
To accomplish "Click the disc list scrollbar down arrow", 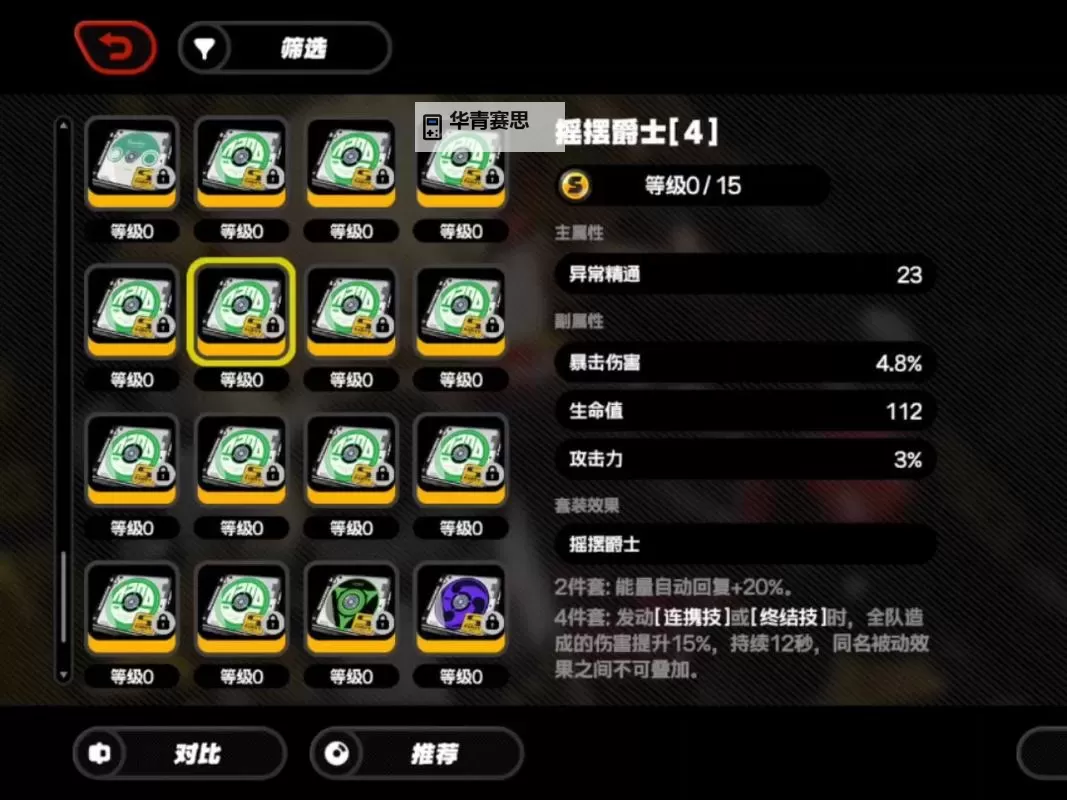I will click(x=63, y=677).
